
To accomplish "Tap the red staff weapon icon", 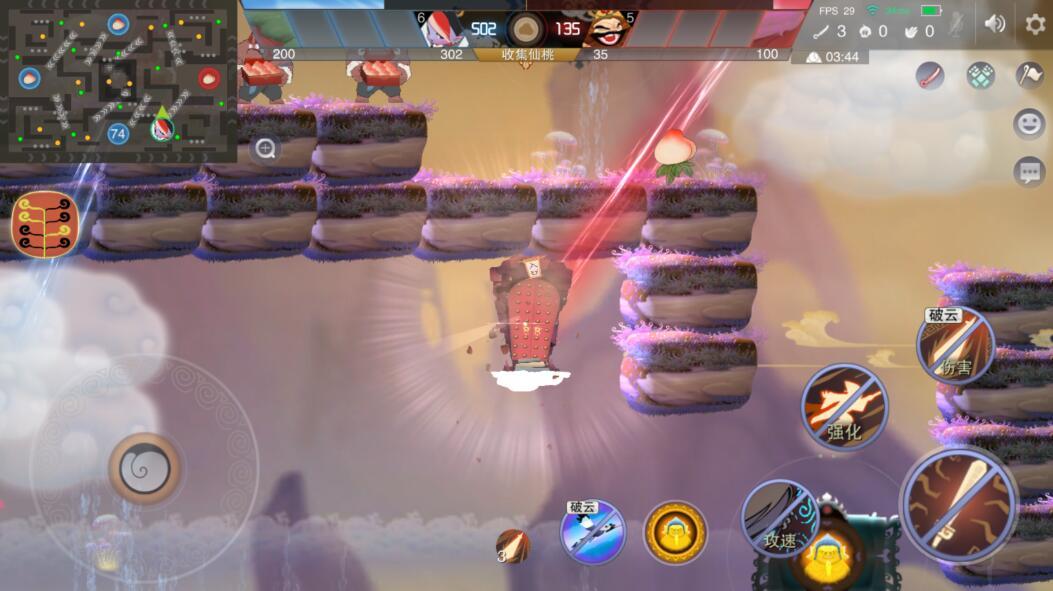I will coord(931,75).
